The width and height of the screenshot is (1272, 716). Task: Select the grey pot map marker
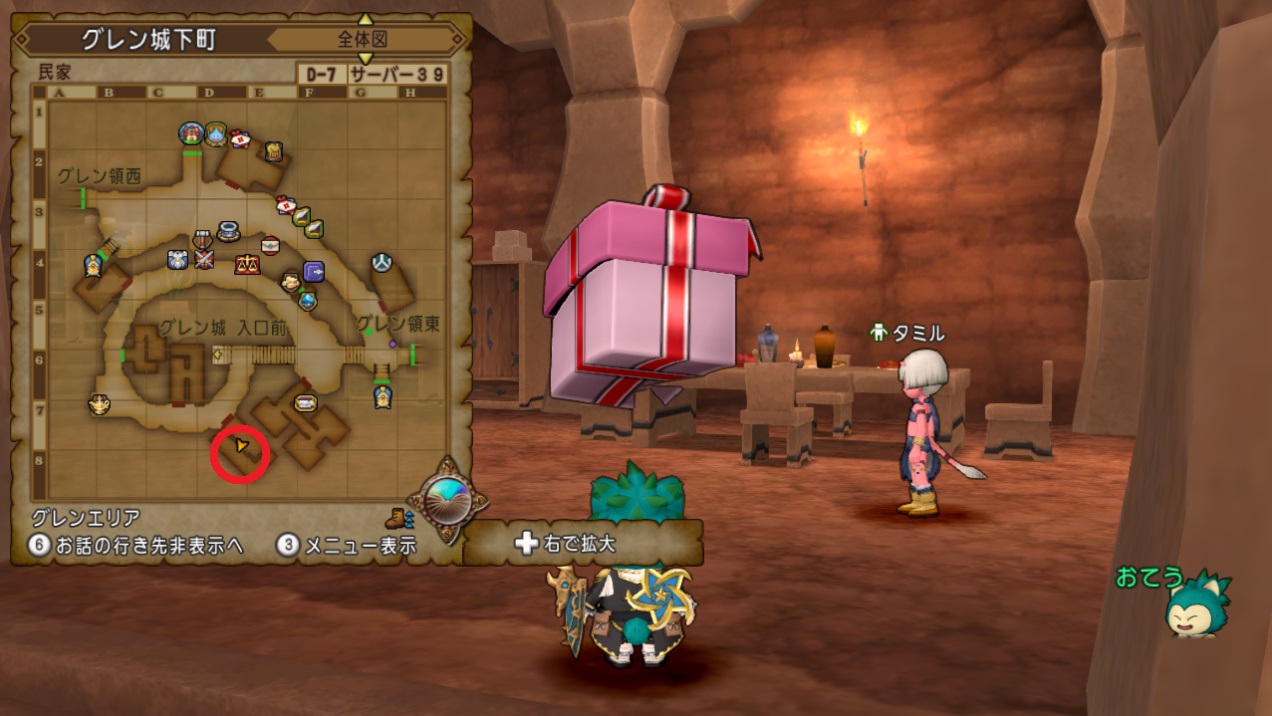pos(229,232)
